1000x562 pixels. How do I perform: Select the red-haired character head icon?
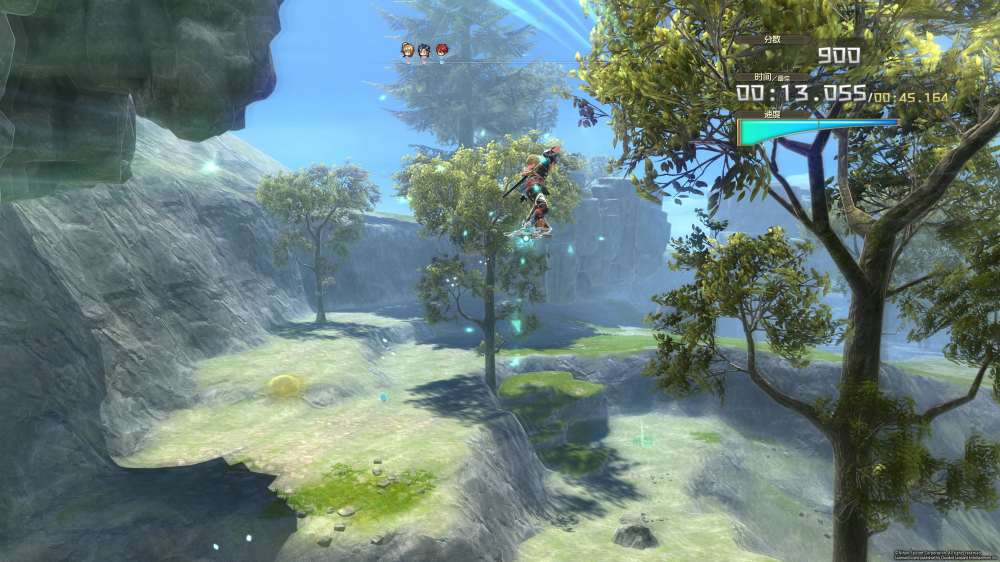point(442,50)
